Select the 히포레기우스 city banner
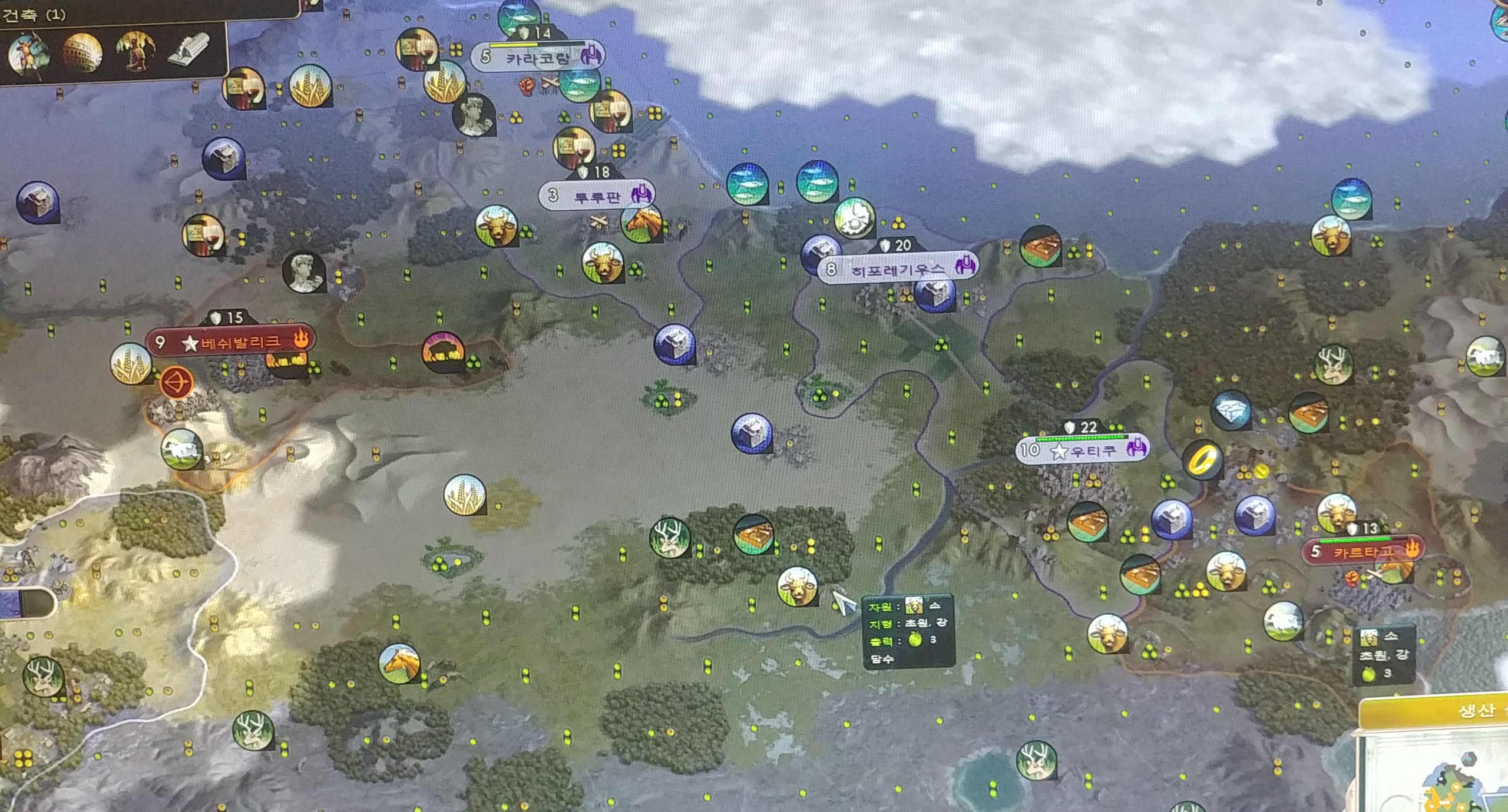This screenshot has height=812, width=1508. 897,270
